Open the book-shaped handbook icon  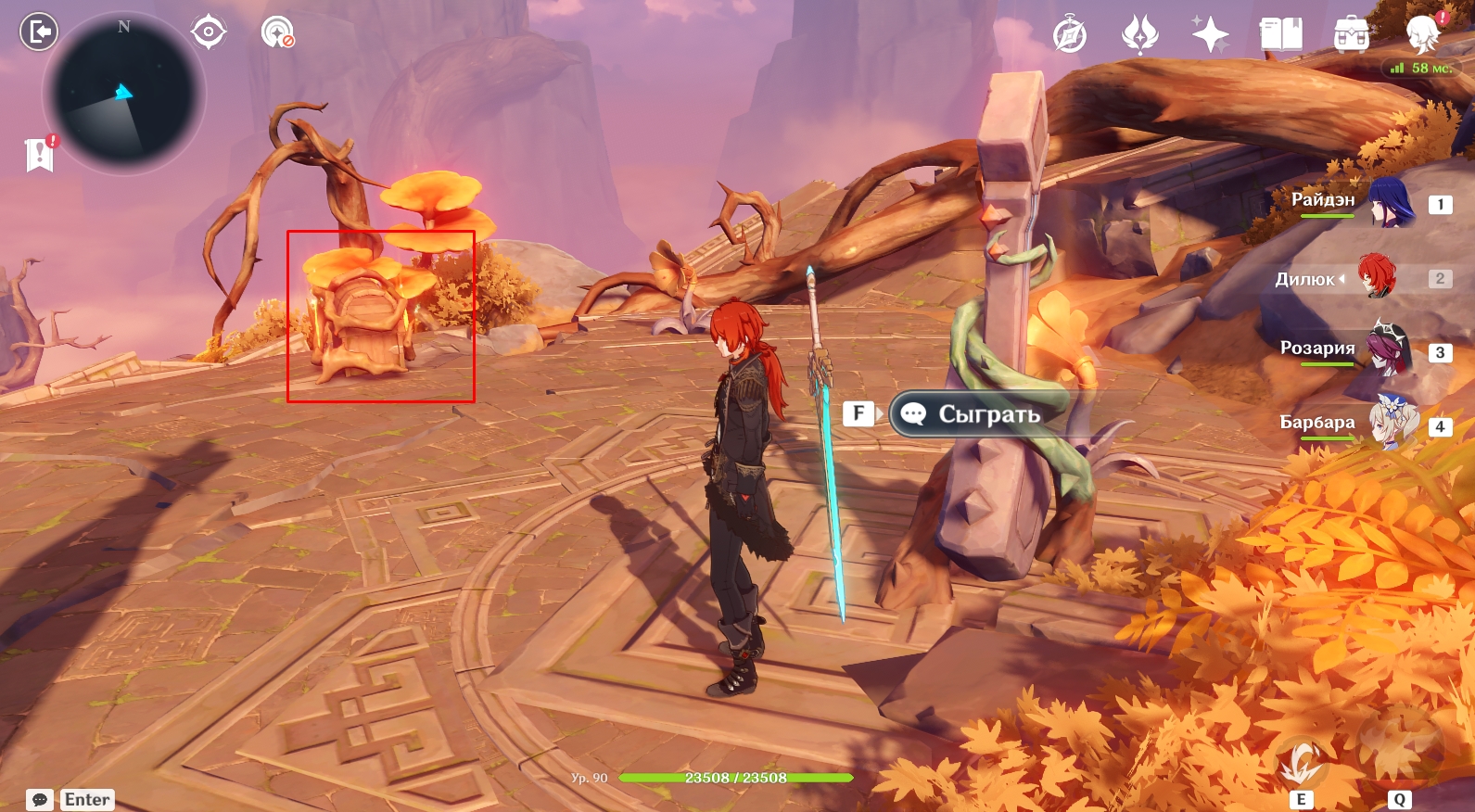point(1280,35)
